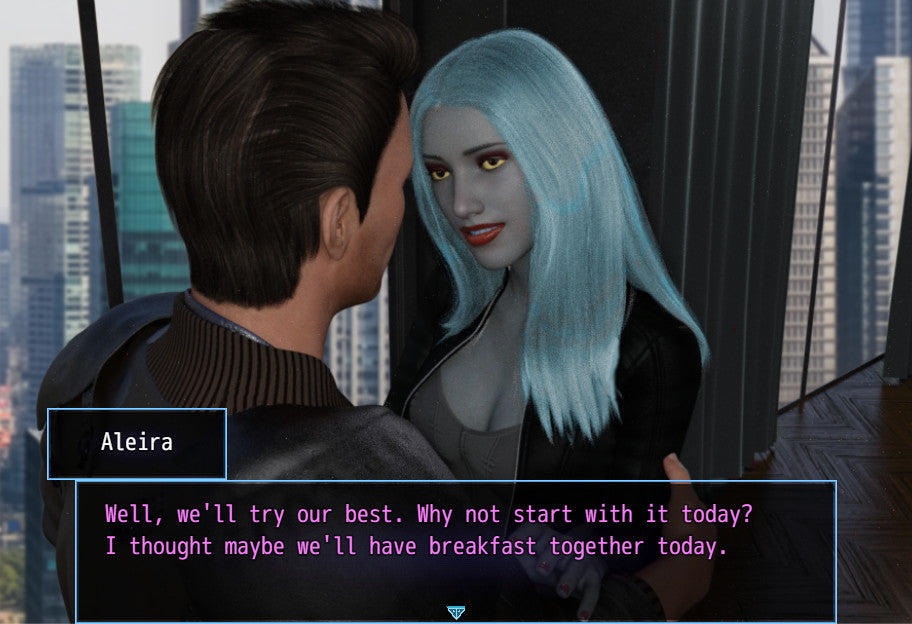Click the dialogue continue arrow indicator
This screenshot has height=624, width=912.
tap(456, 612)
